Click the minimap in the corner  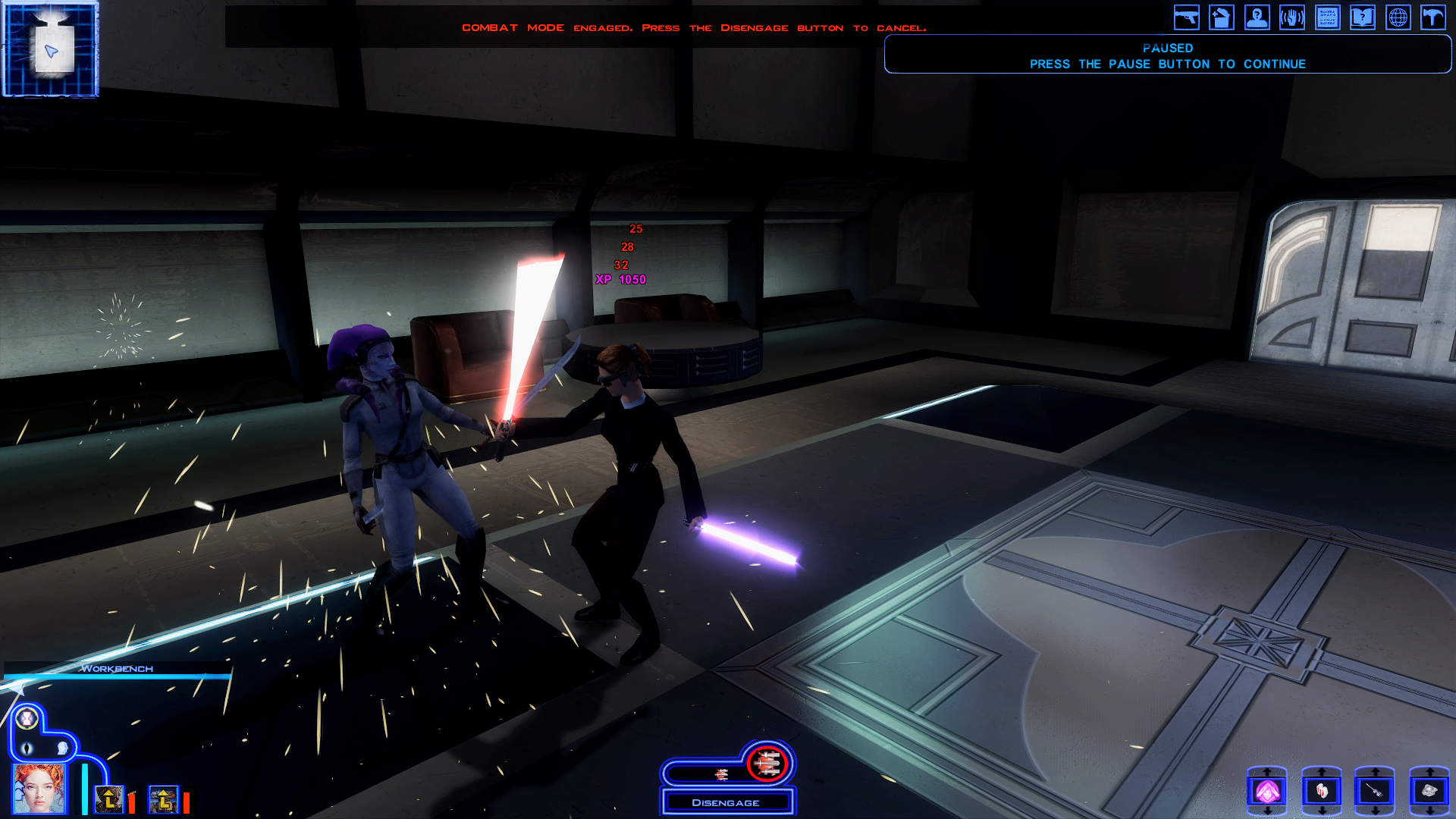(x=51, y=49)
